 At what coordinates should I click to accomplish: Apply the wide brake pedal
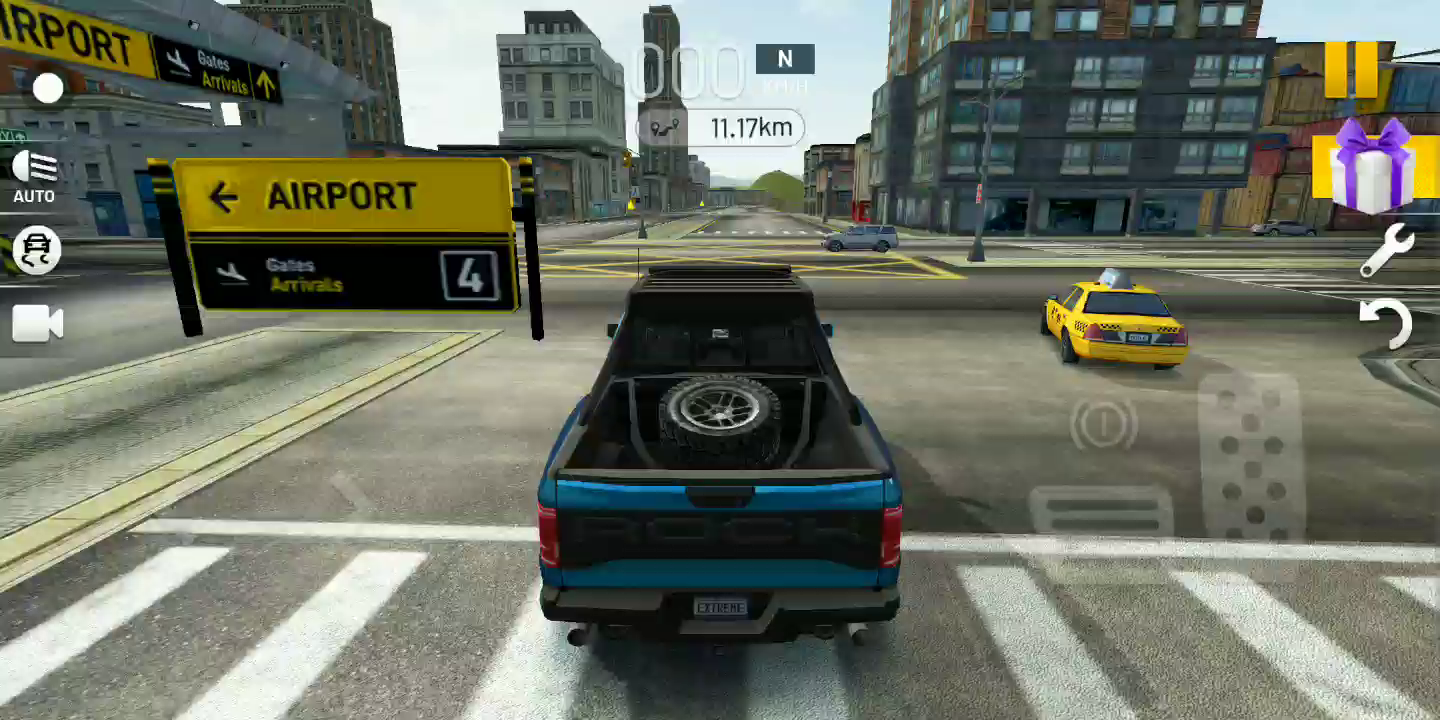(x=1100, y=510)
